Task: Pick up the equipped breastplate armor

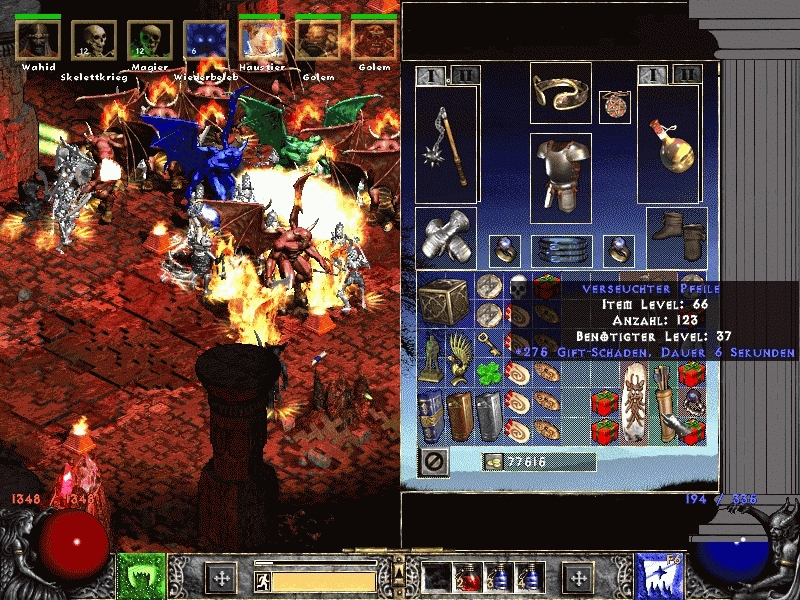Action: click(561, 177)
